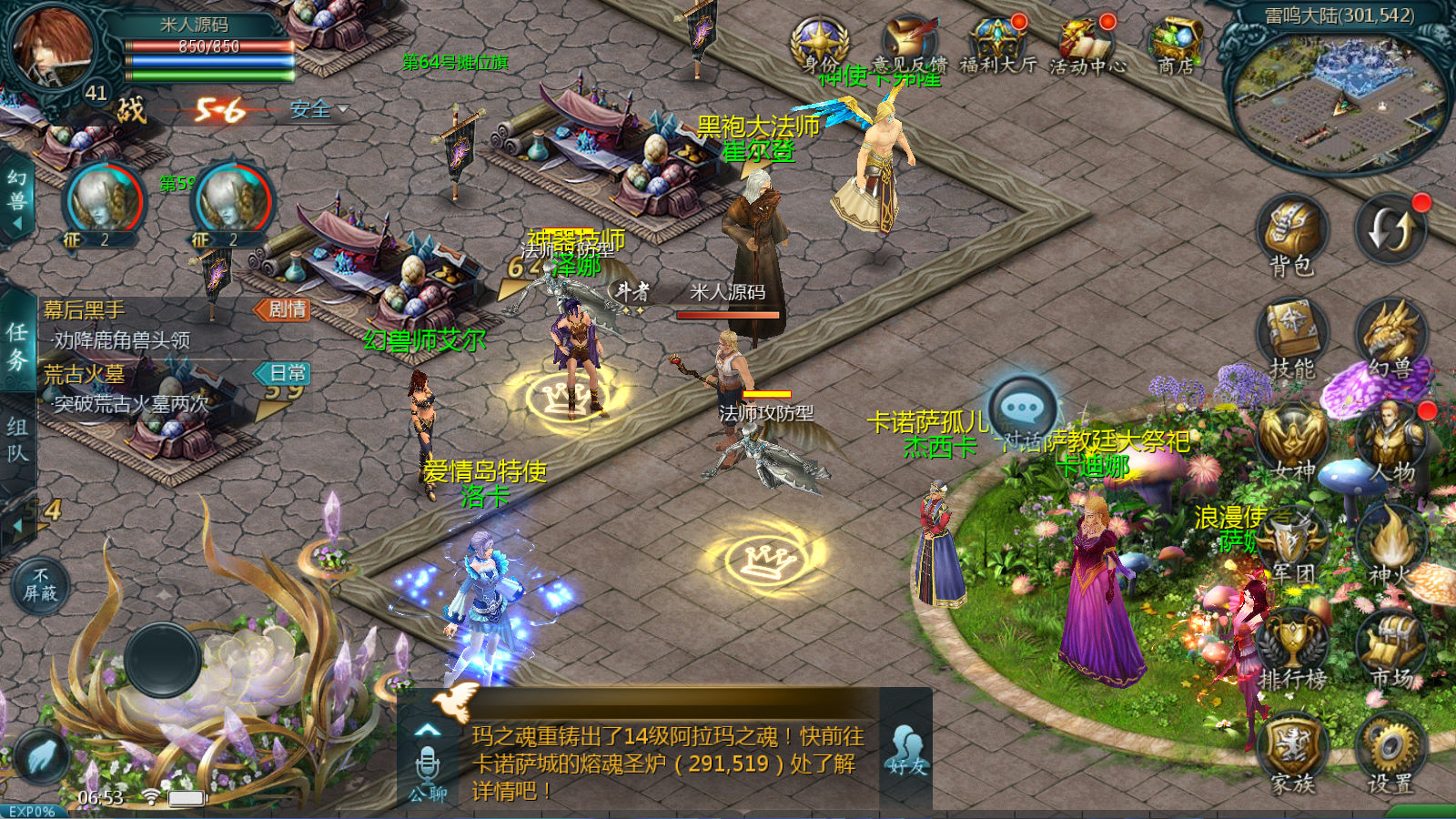1456x819 pixels.
Task: Open the 排行榜 rankings trophy
Action: (1292, 646)
